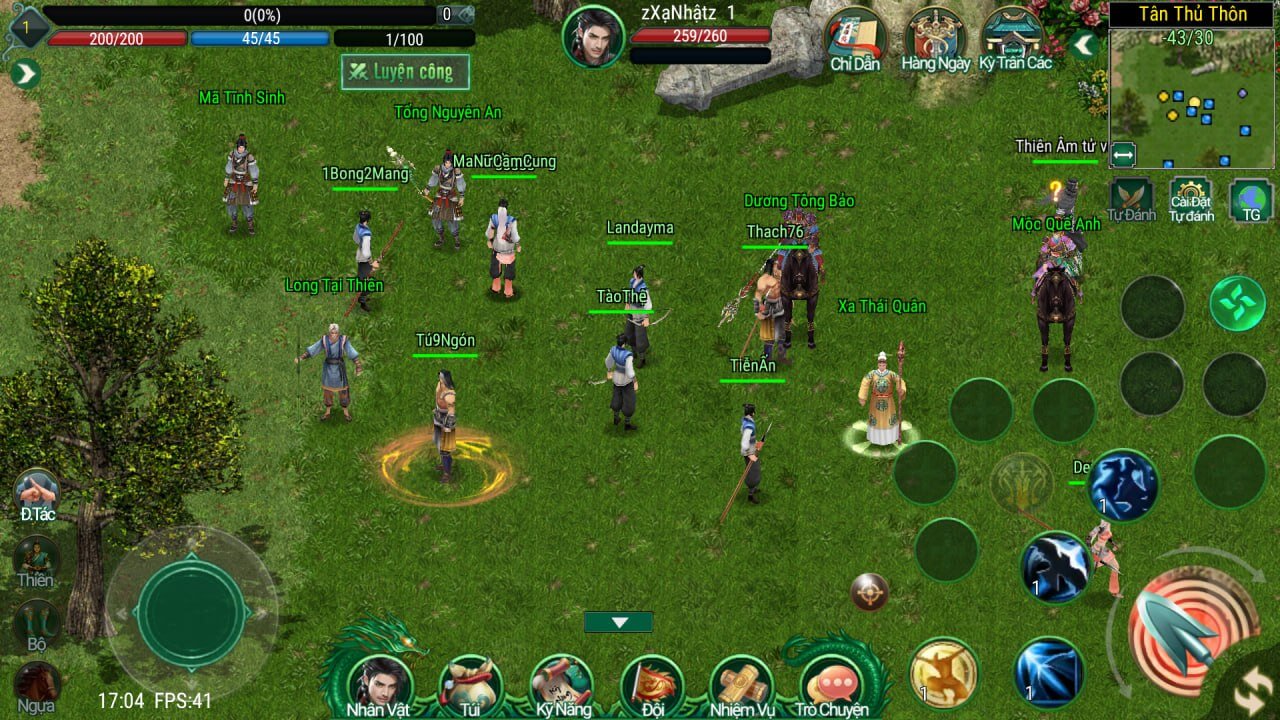Open the Trò Chuyện chat
The width and height of the screenshot is (1280, 720).
tap(831, 685)
